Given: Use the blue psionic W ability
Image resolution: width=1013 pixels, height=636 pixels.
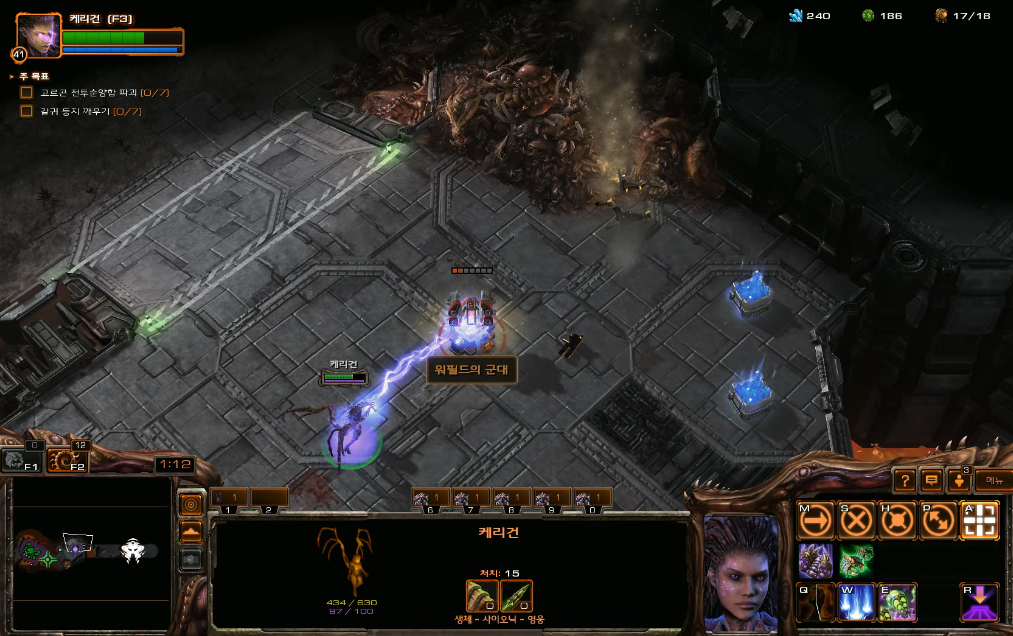Looking at the screenshot, I should point(856,602).
